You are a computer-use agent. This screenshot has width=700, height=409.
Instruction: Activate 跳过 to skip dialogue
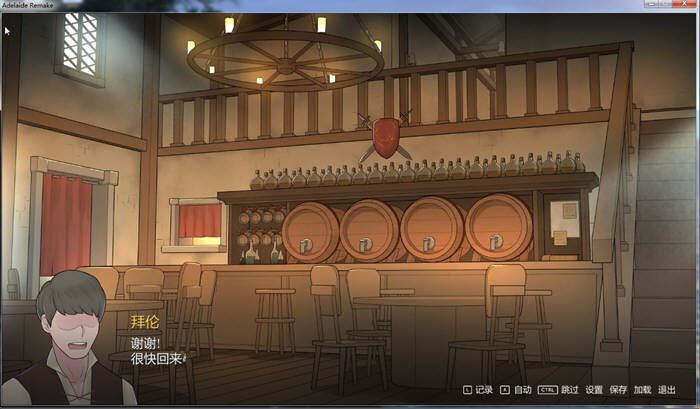coord(570,389)
